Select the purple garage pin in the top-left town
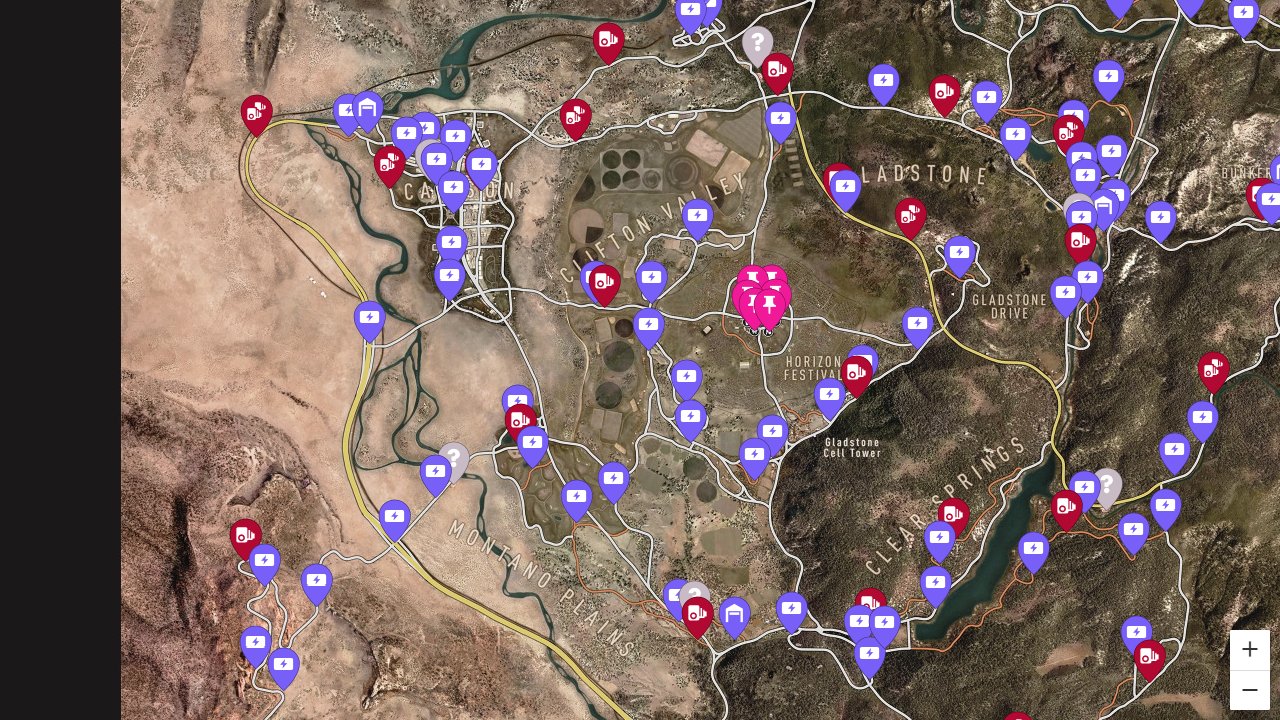1280x720 pixels. click(x=368, y=108)
